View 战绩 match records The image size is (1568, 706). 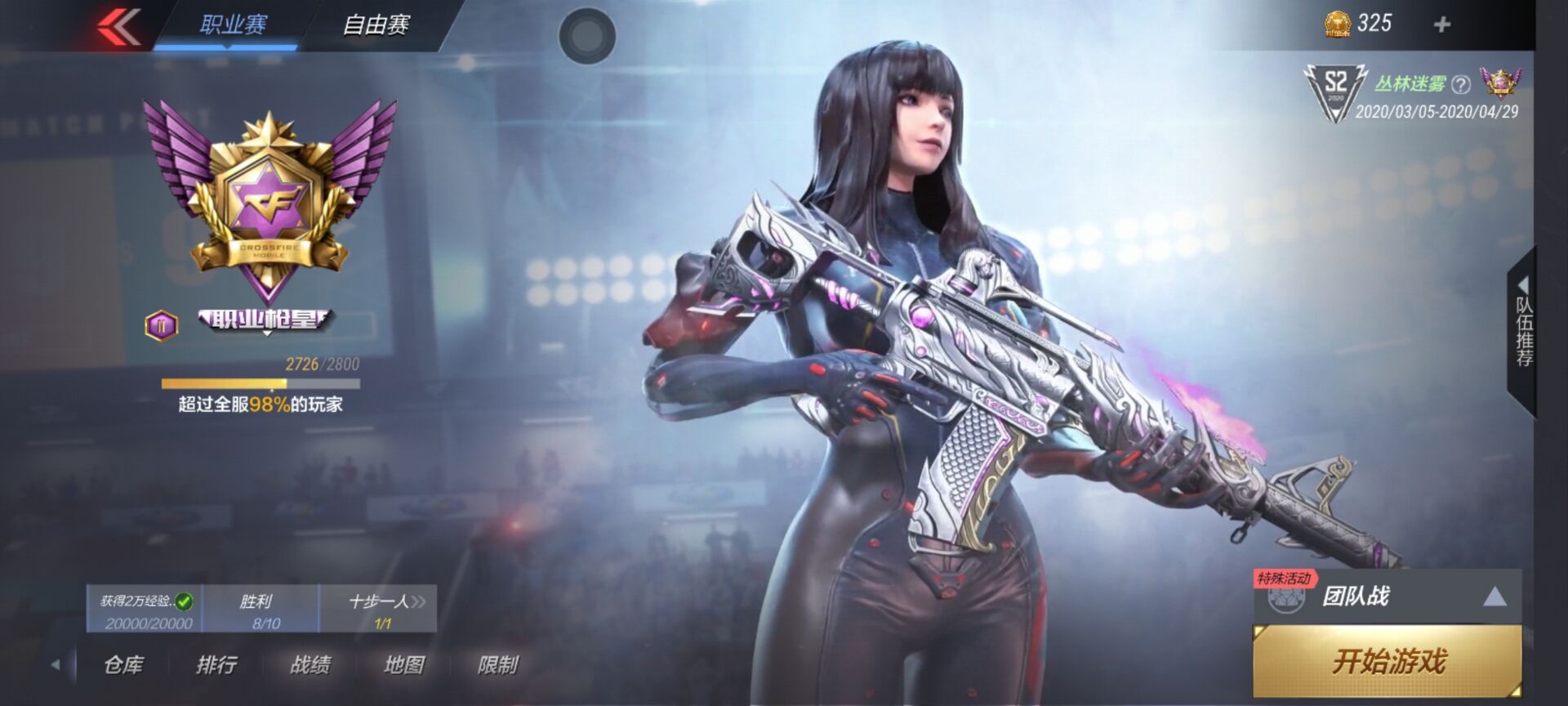click(x=310, y=665)
